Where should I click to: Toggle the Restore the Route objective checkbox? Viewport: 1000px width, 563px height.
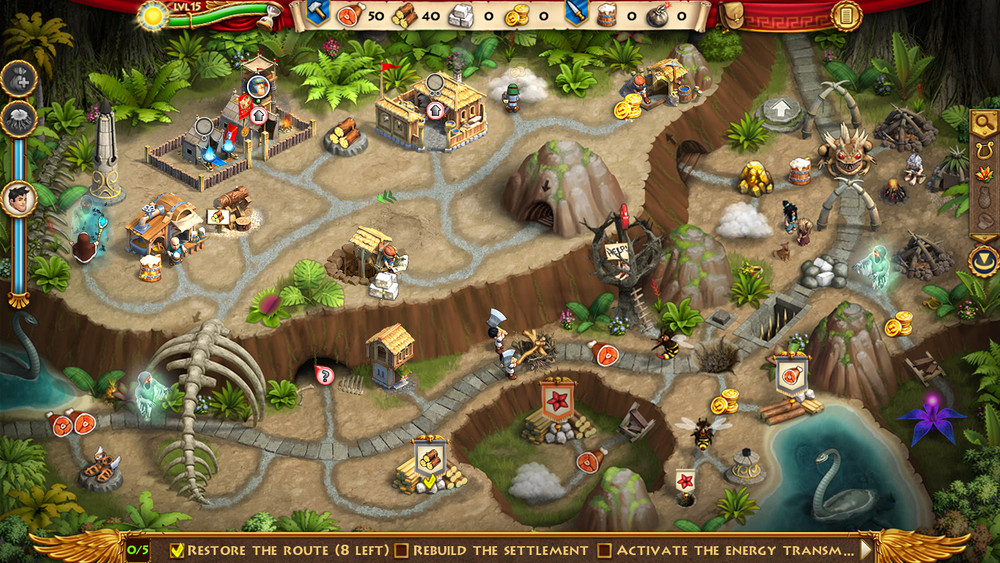click(x=177, y=550)
